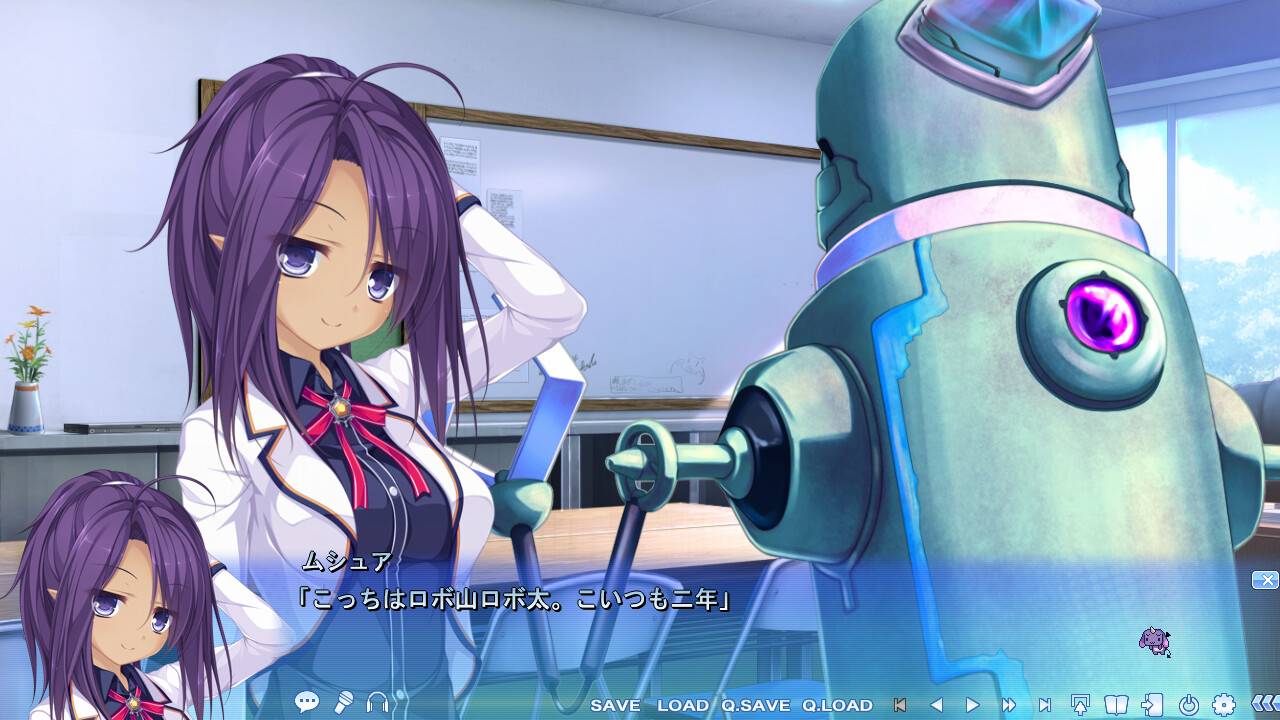Viewport: 1280px width, 720px height.
Task: Open the LOAD menu
Action: click(x=683, y=705)
